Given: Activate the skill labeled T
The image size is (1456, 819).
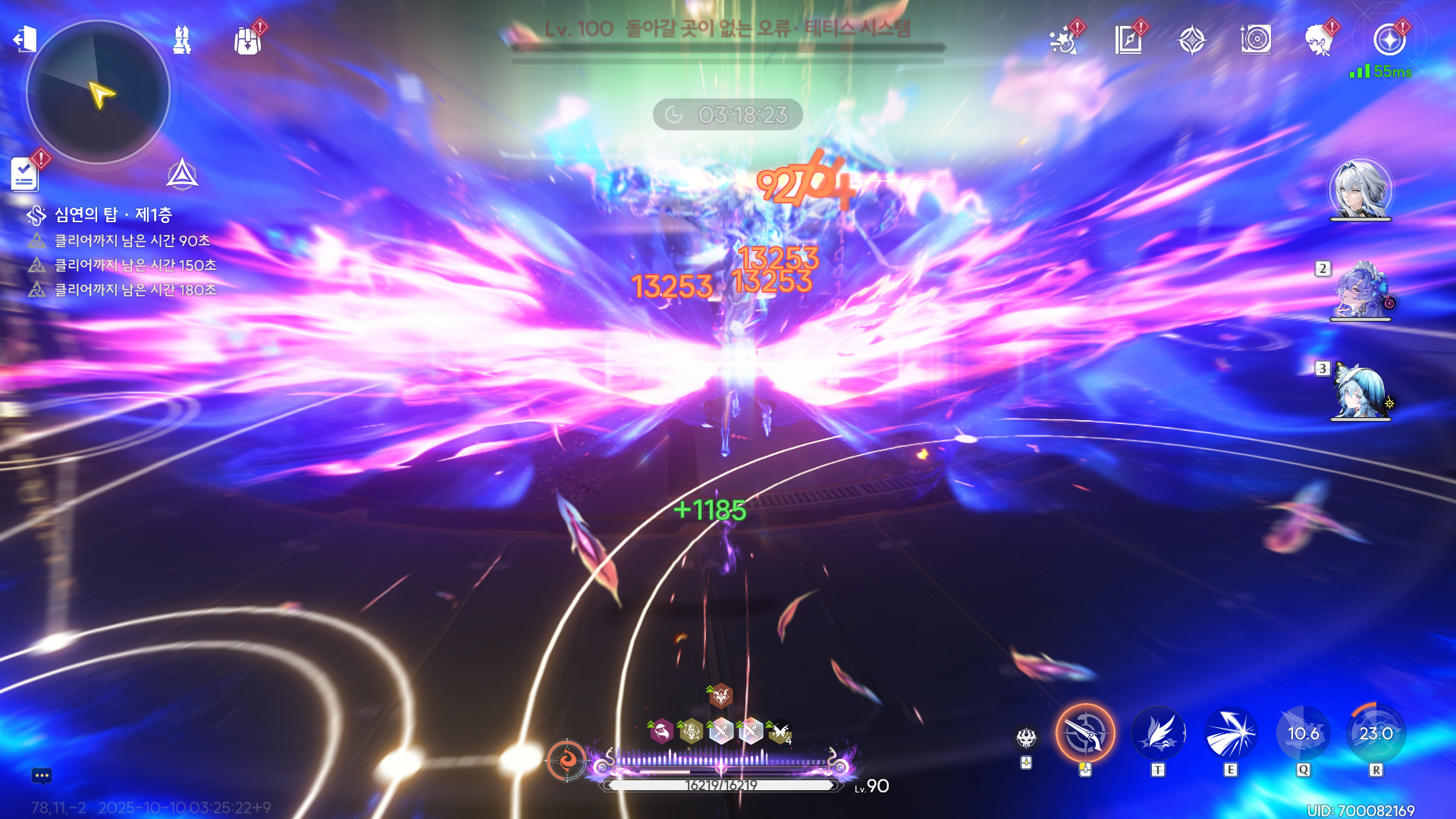Looking at the screenshot, I should 1158,733.
